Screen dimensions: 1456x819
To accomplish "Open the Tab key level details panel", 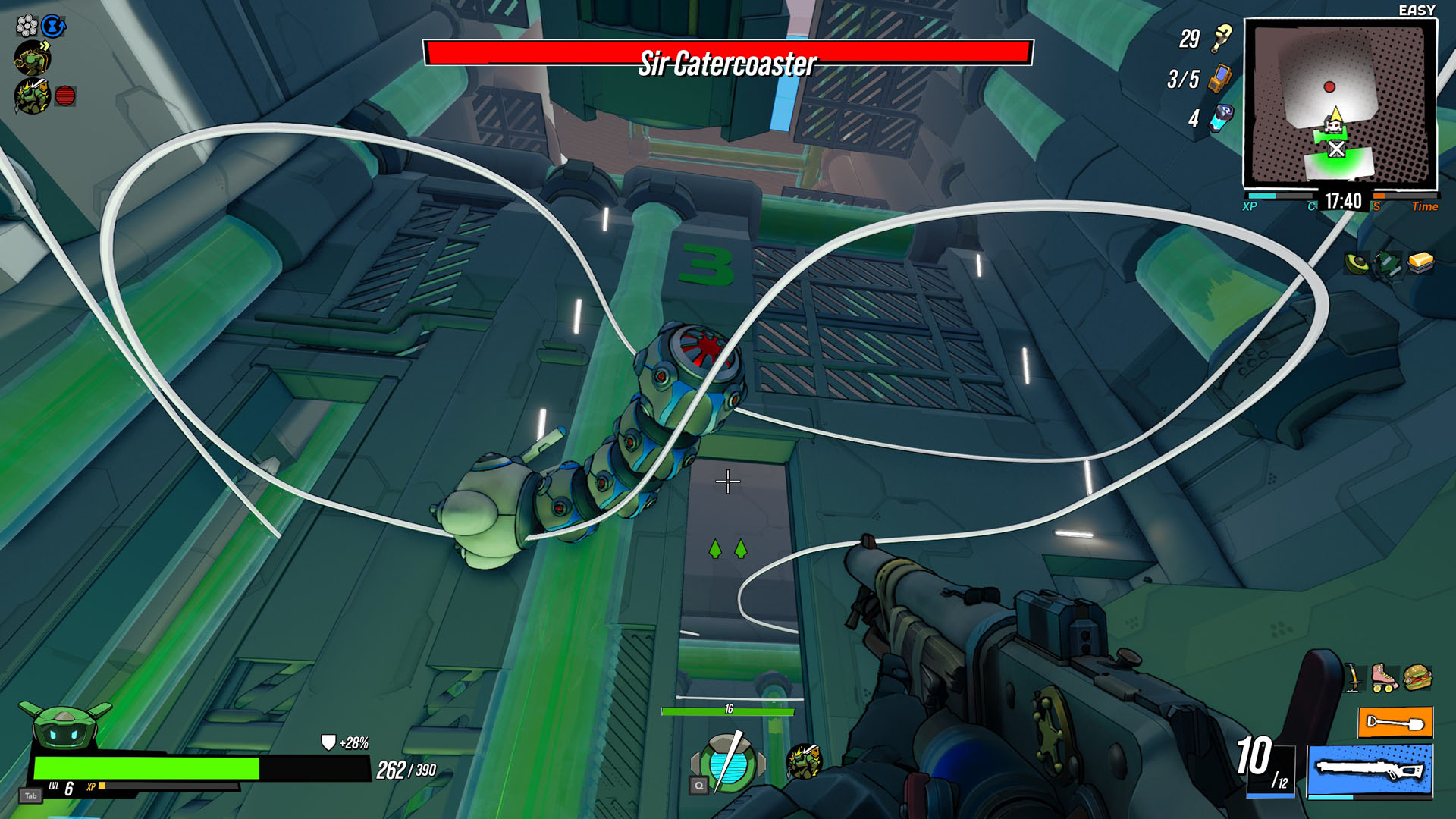I will 30,795.
